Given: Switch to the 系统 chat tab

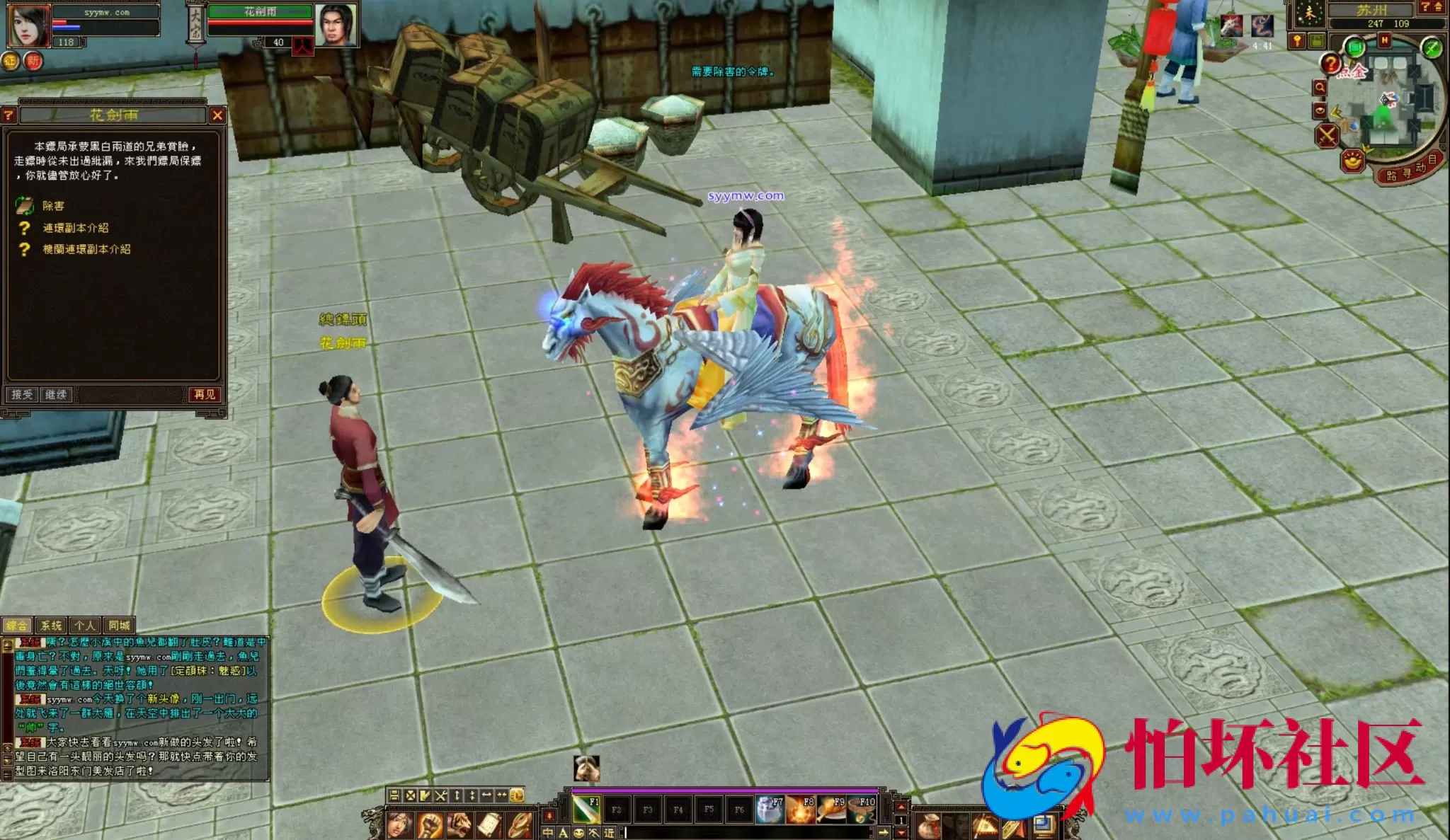Looking at the screenshot, I should coord(51,626).
